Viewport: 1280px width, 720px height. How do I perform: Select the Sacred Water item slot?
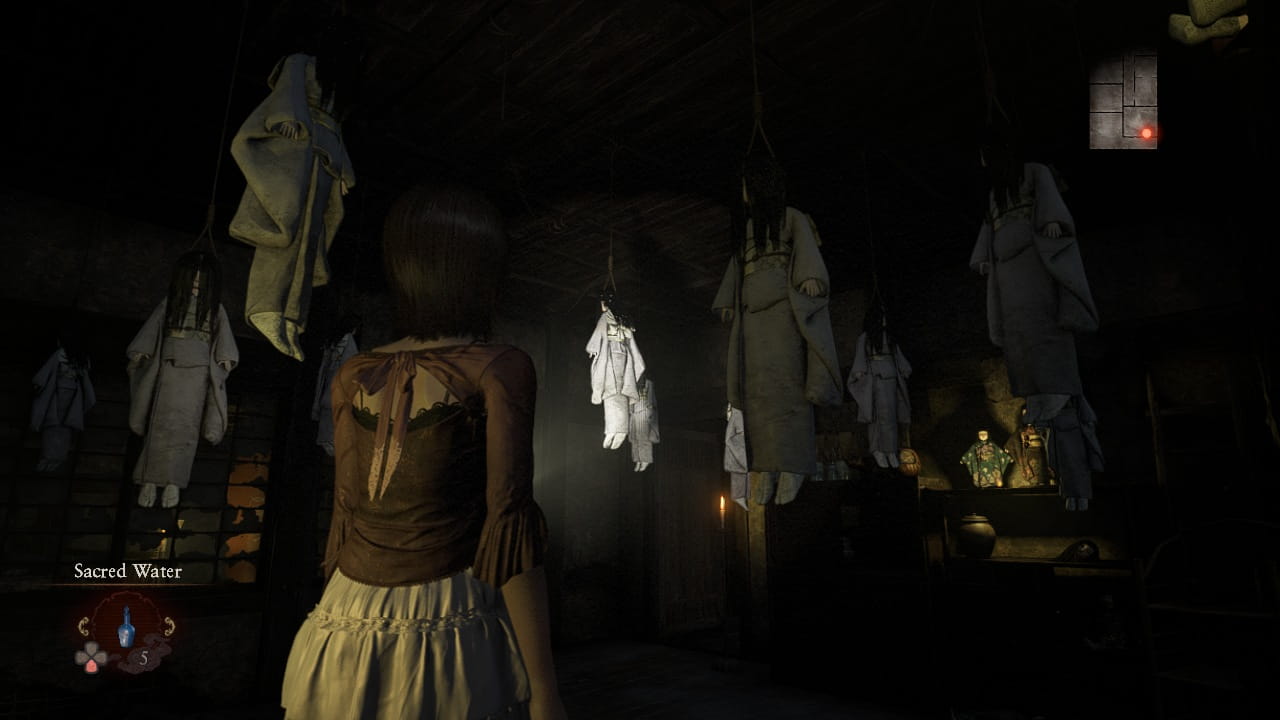[127, 630]
